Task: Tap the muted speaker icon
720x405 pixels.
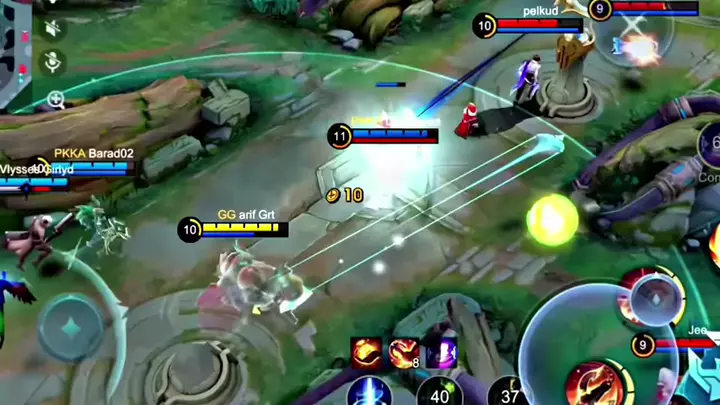Action: 53,27
